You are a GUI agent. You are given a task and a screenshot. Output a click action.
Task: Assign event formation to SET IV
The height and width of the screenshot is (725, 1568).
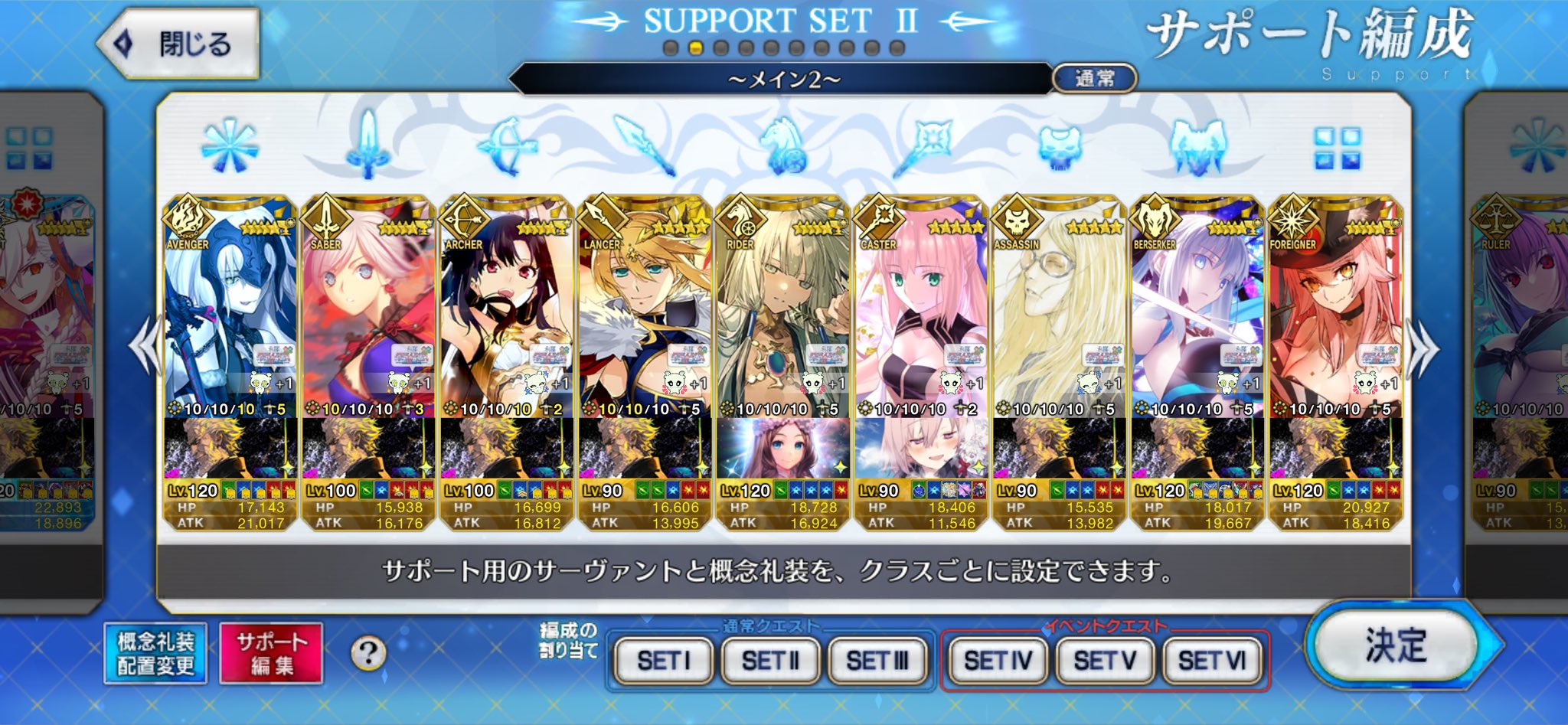pos(998,660)
